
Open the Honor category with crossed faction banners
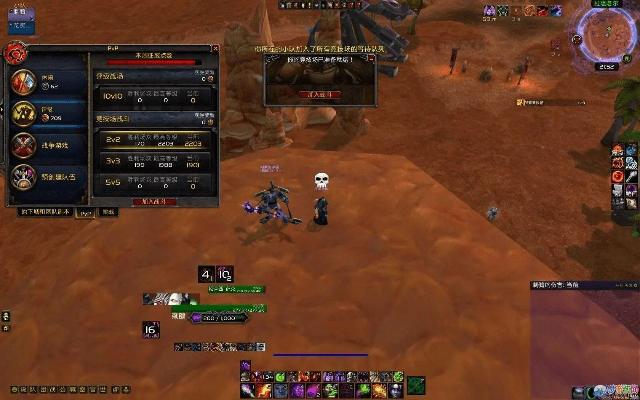pyautogui.click(x=24, y=81)
